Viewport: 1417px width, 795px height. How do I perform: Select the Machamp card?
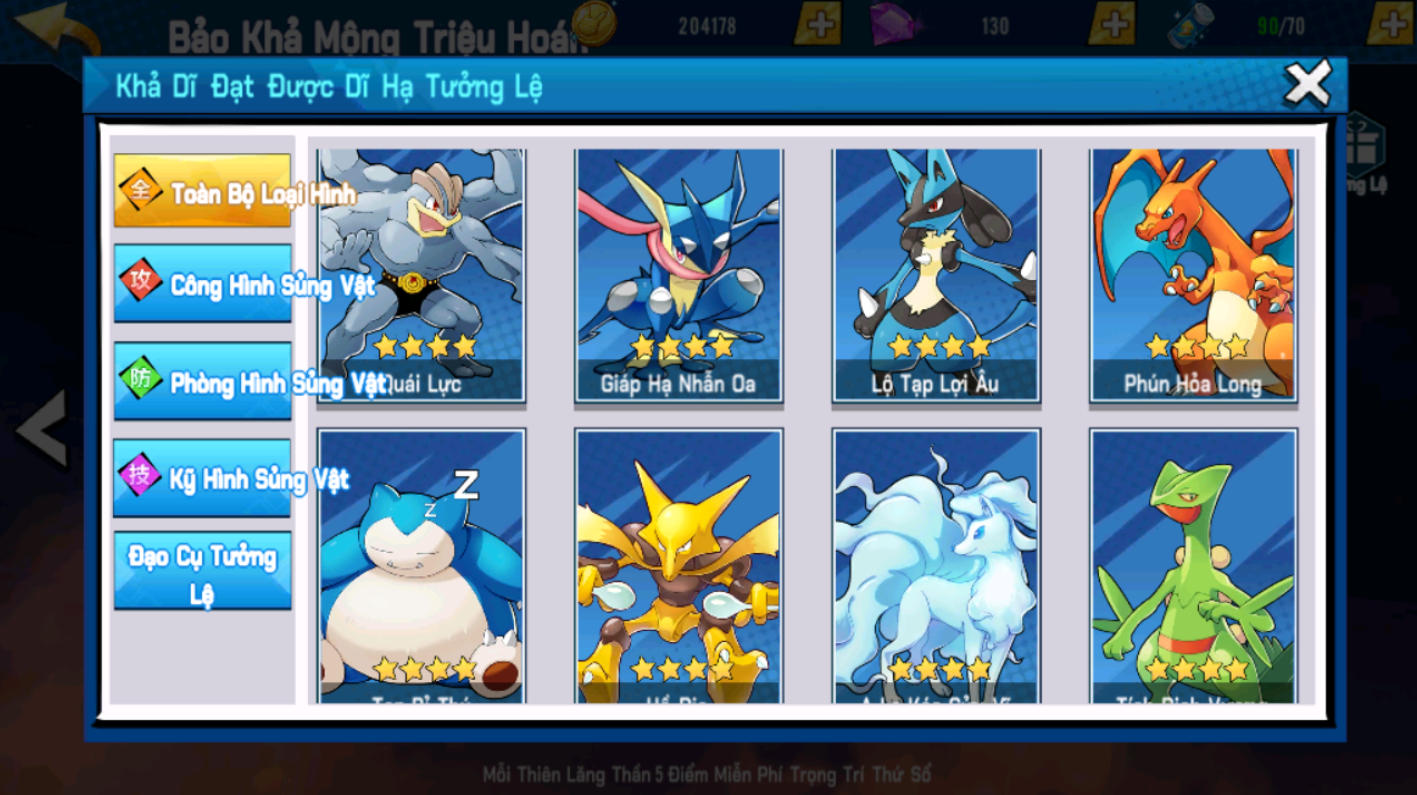click(x=421, y=274)
